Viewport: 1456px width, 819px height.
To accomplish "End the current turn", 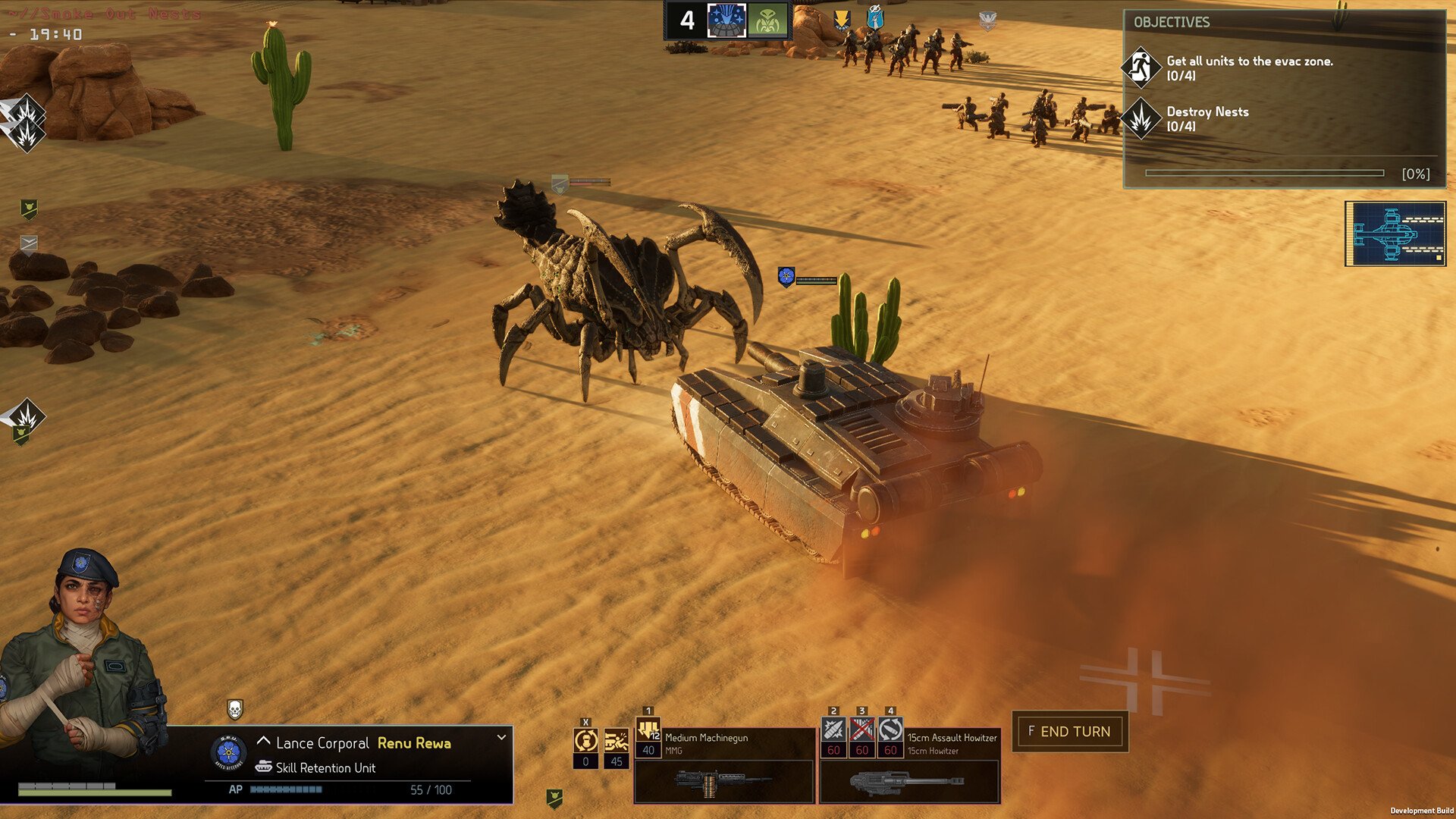I will (x=1069, y=732).
